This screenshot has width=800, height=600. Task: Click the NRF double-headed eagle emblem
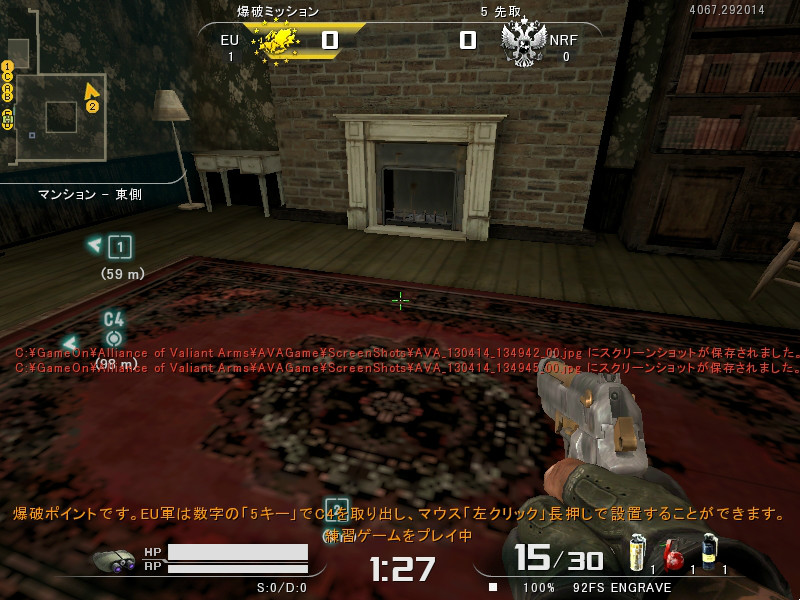tap(522, 43)
